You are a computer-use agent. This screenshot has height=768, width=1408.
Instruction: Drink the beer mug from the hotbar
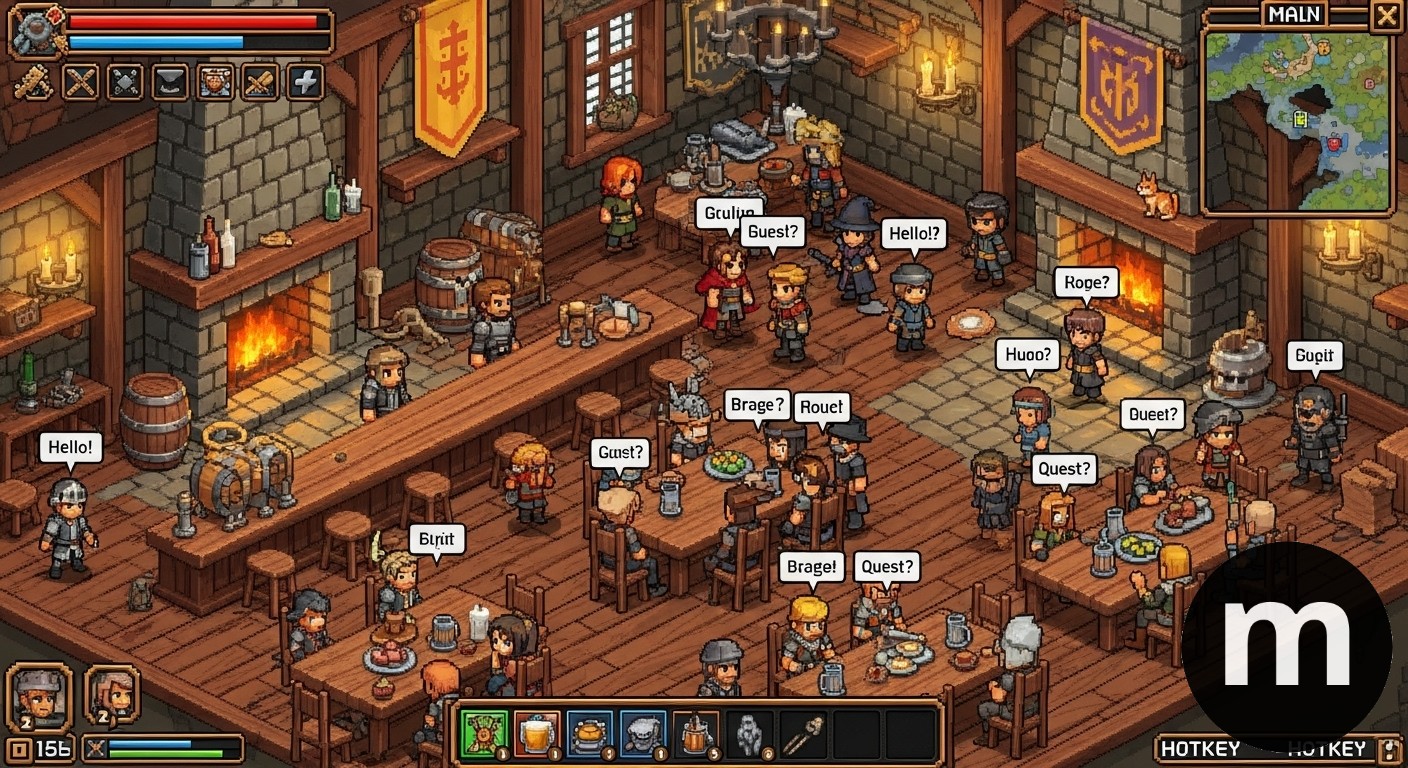click(x=537, y=735)
